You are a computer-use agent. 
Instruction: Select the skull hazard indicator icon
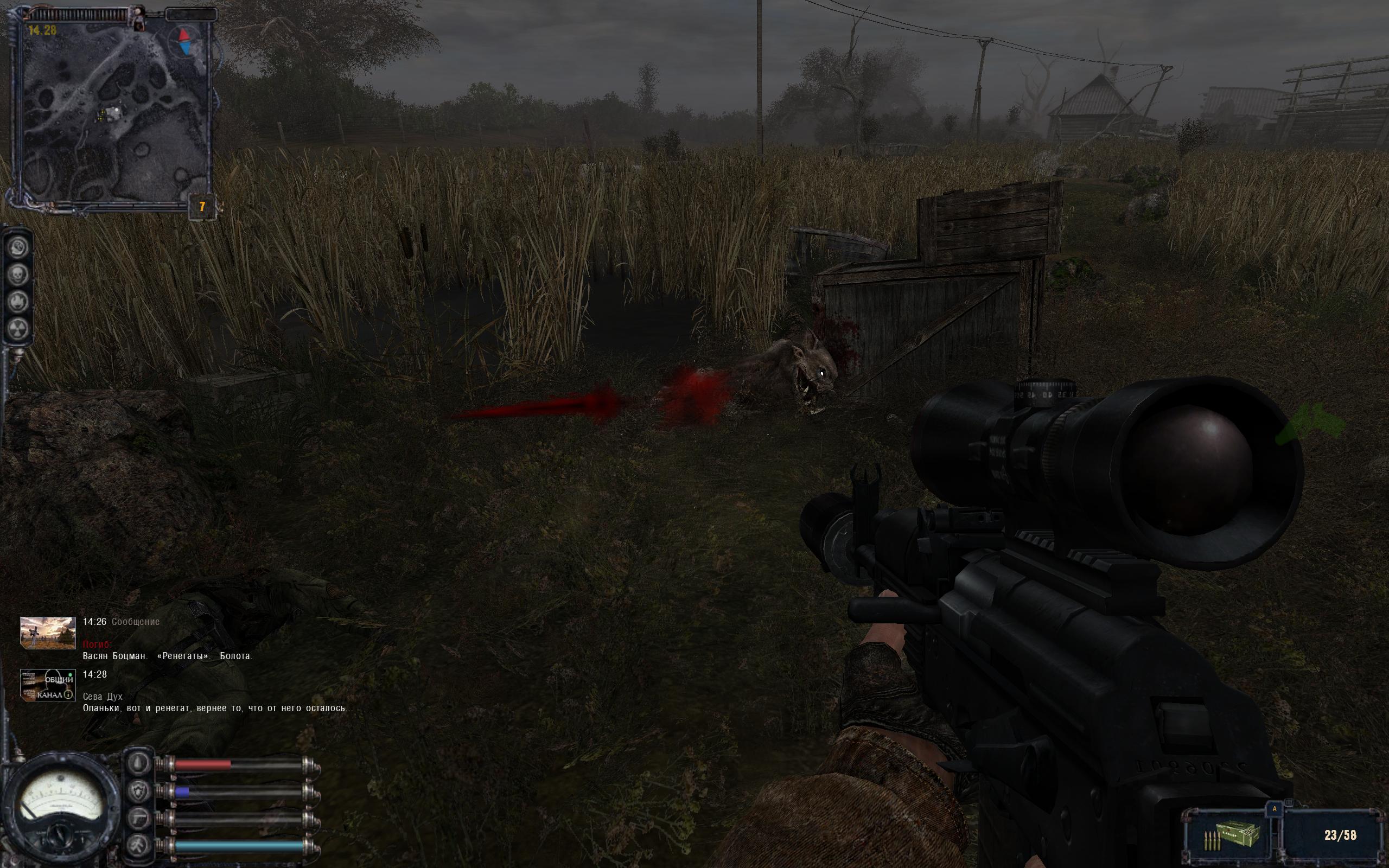[x=18, y=275]
